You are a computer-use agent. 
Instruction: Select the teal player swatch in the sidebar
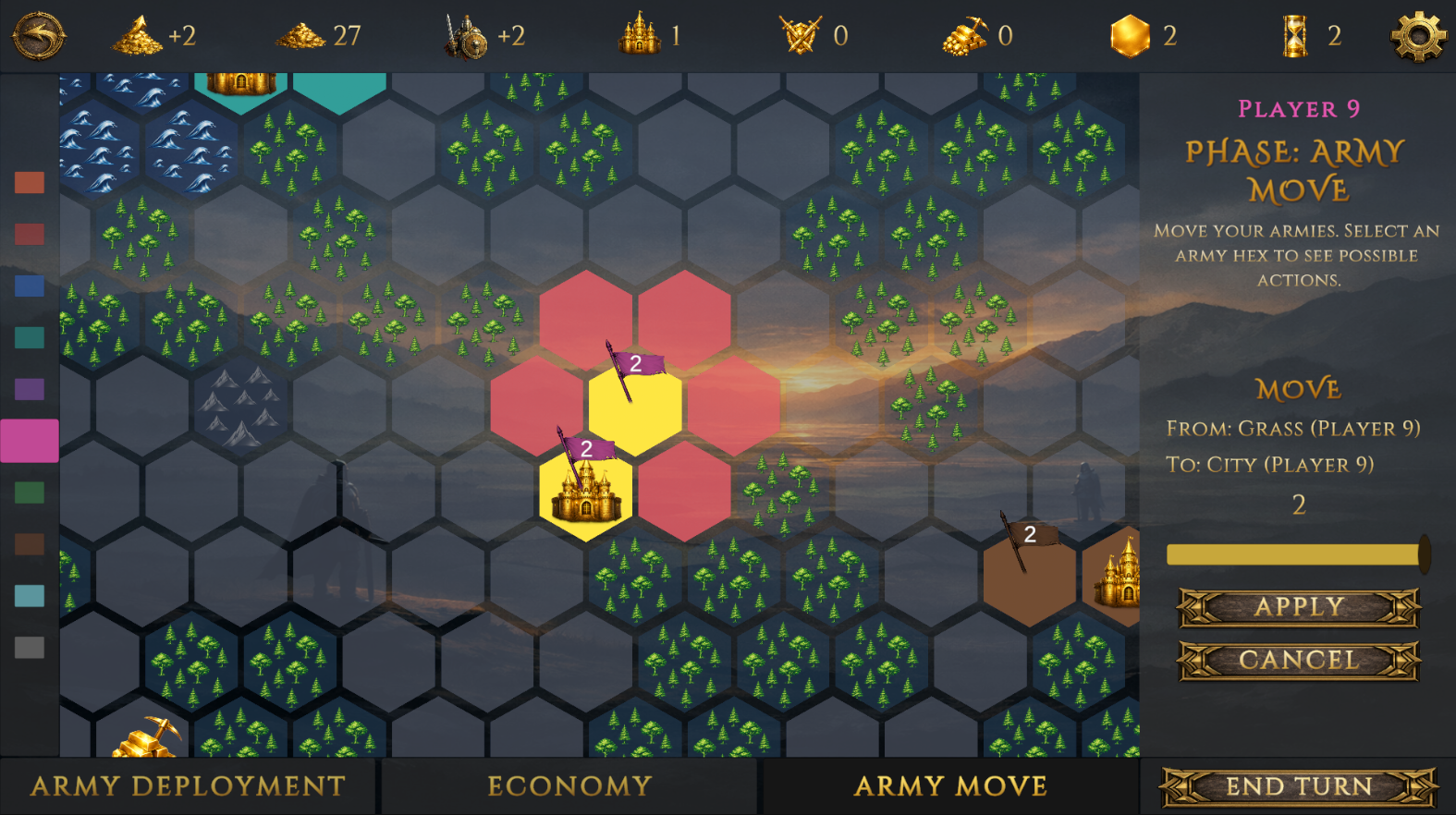tap(28, 337)
